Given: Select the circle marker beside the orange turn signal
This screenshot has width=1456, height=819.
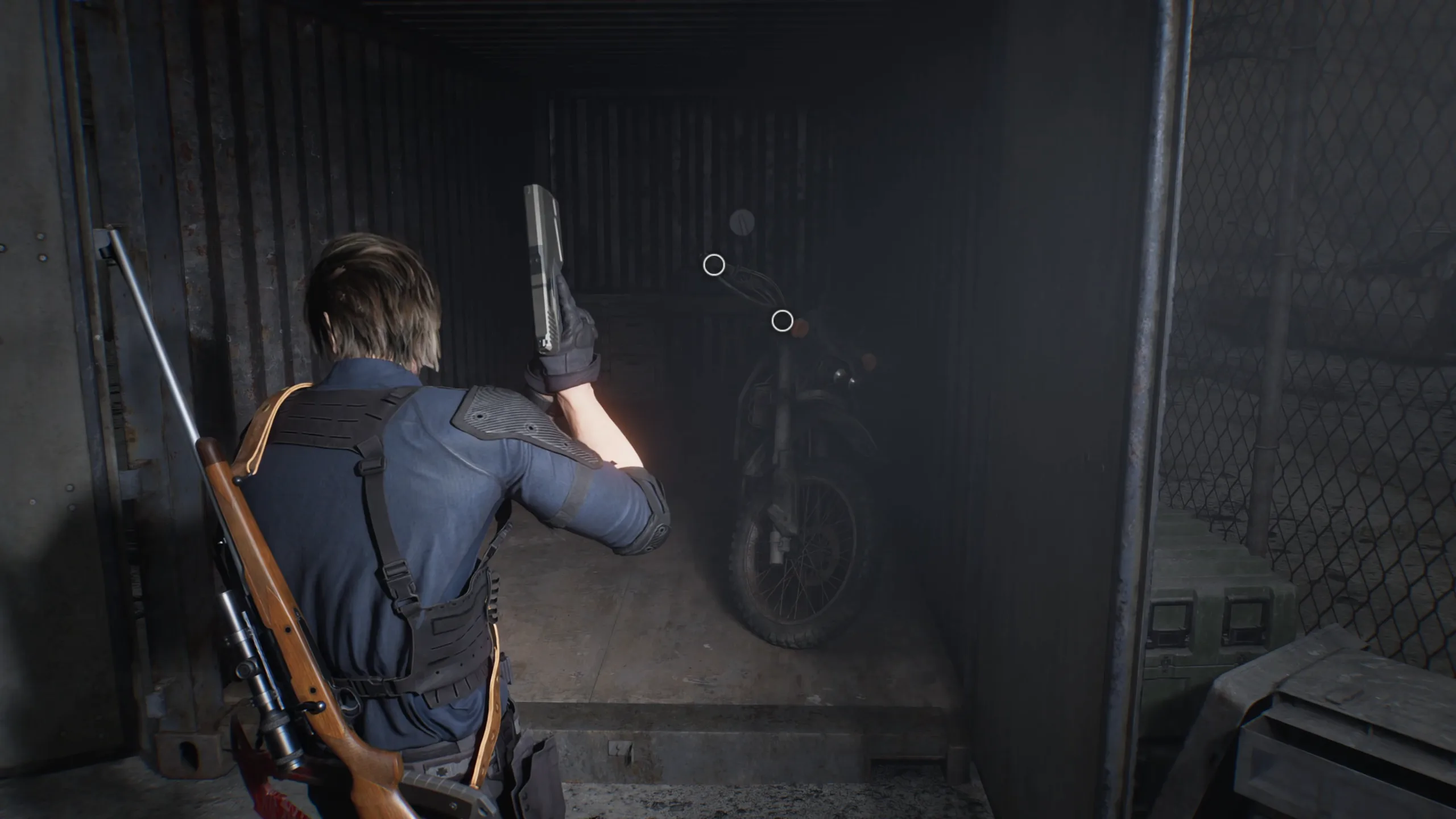Looking at the screenshot, I should tap(782, 321).
